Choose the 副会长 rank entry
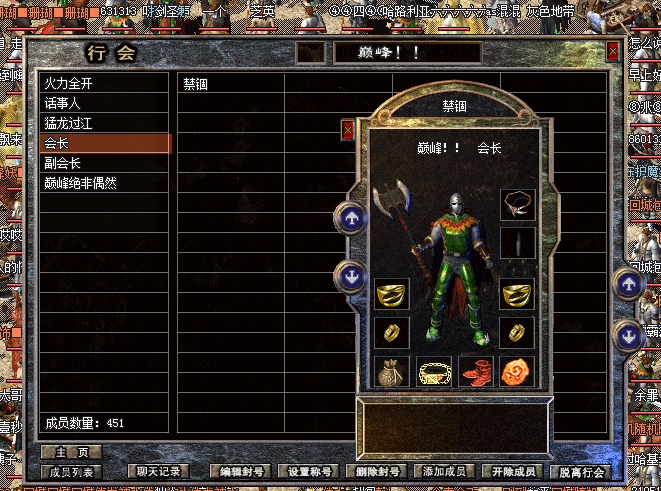The image size is (661, 491). 63,163
